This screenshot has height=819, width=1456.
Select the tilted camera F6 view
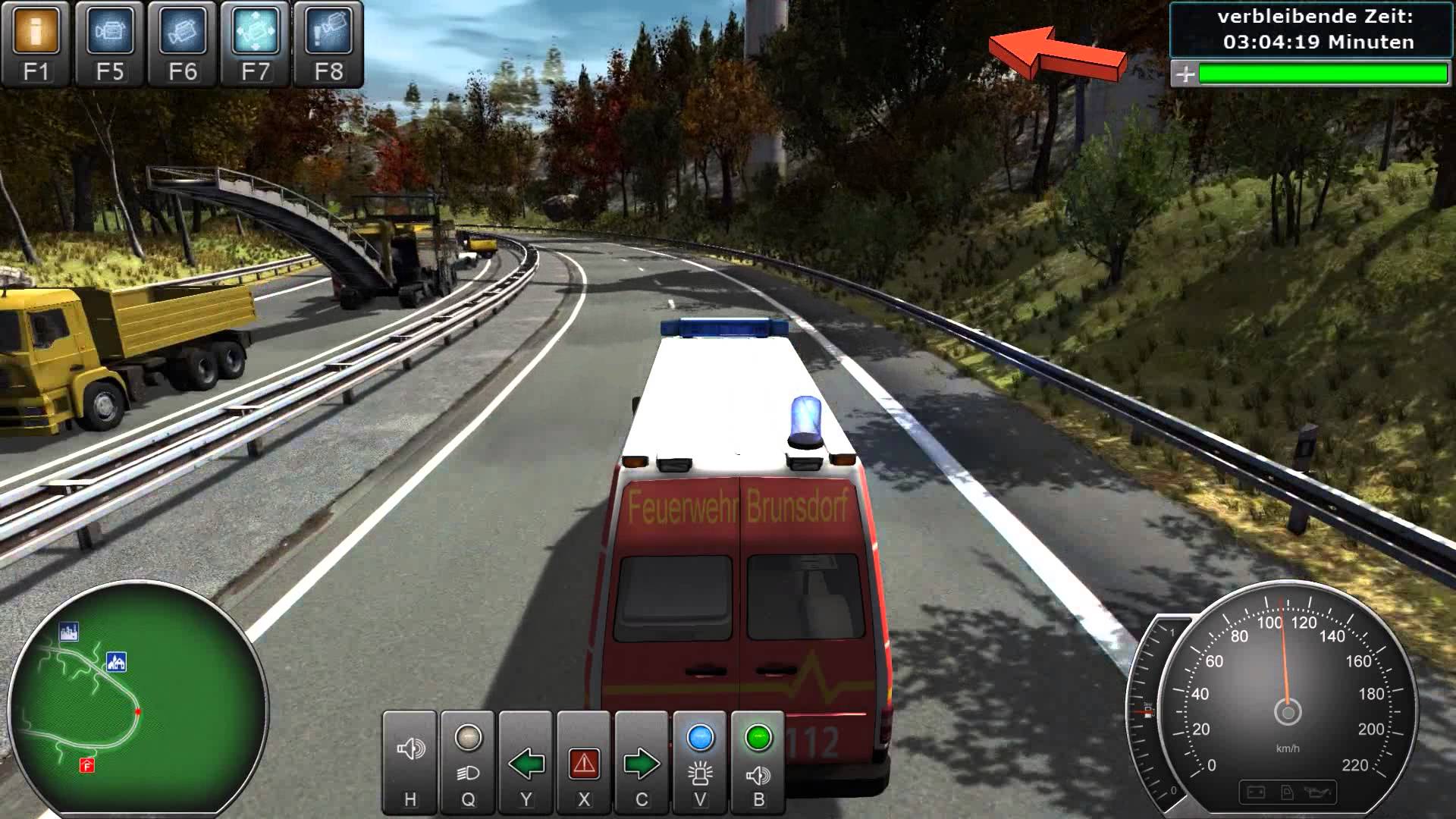pyautogui.click(x=183, y=42)
